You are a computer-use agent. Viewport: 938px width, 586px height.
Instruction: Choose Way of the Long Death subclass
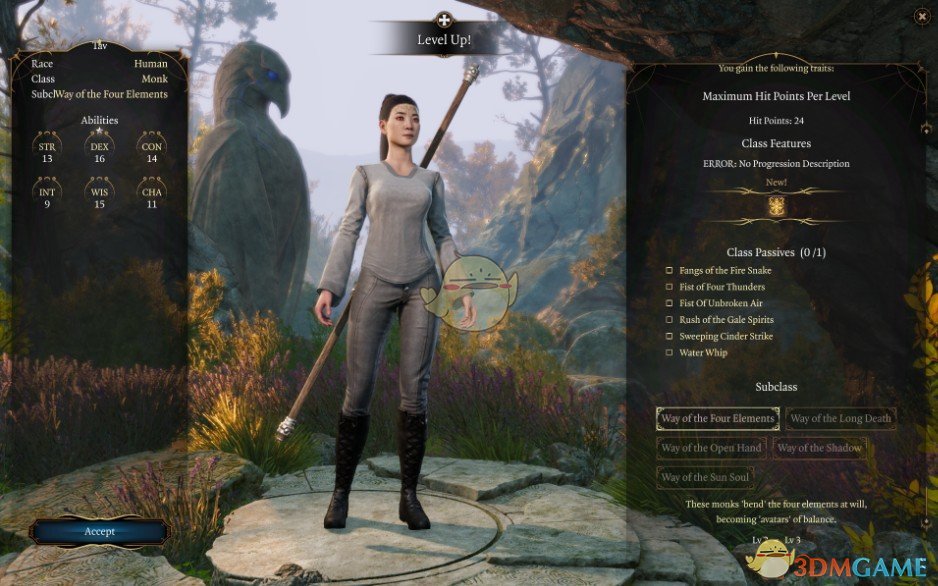point(840,418)
